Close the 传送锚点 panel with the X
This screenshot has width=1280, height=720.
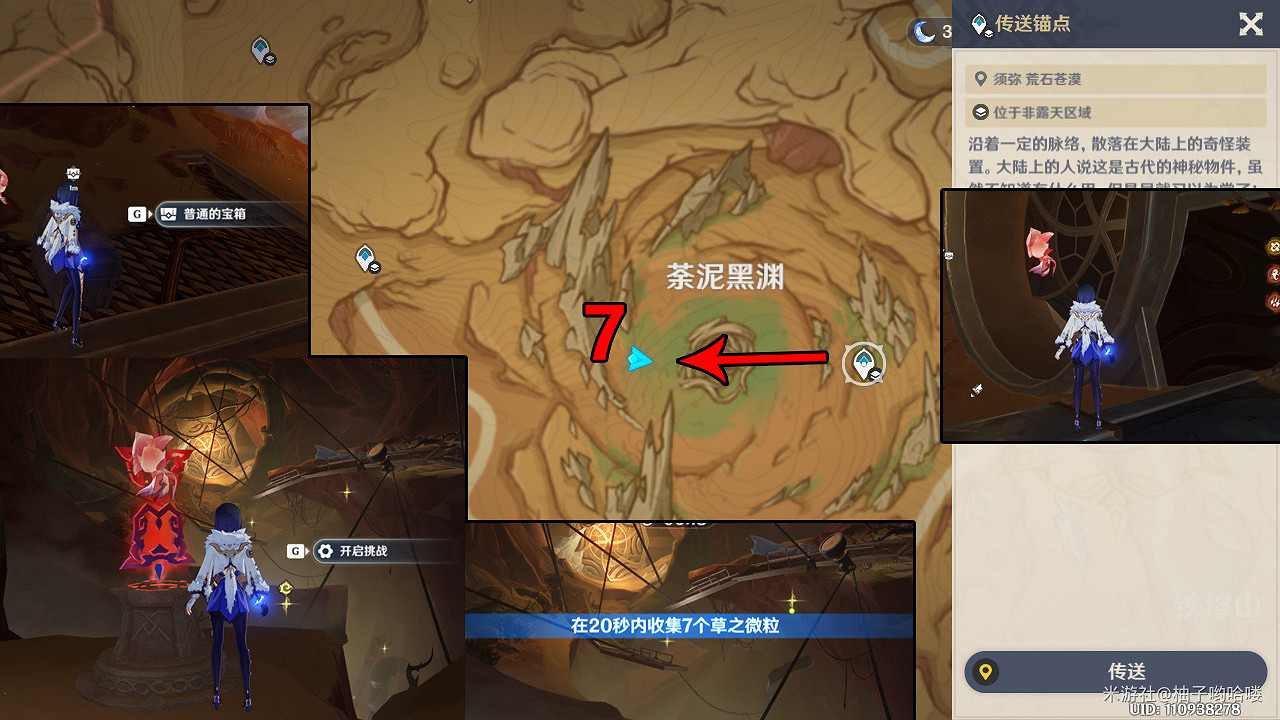click(1251, 25)
